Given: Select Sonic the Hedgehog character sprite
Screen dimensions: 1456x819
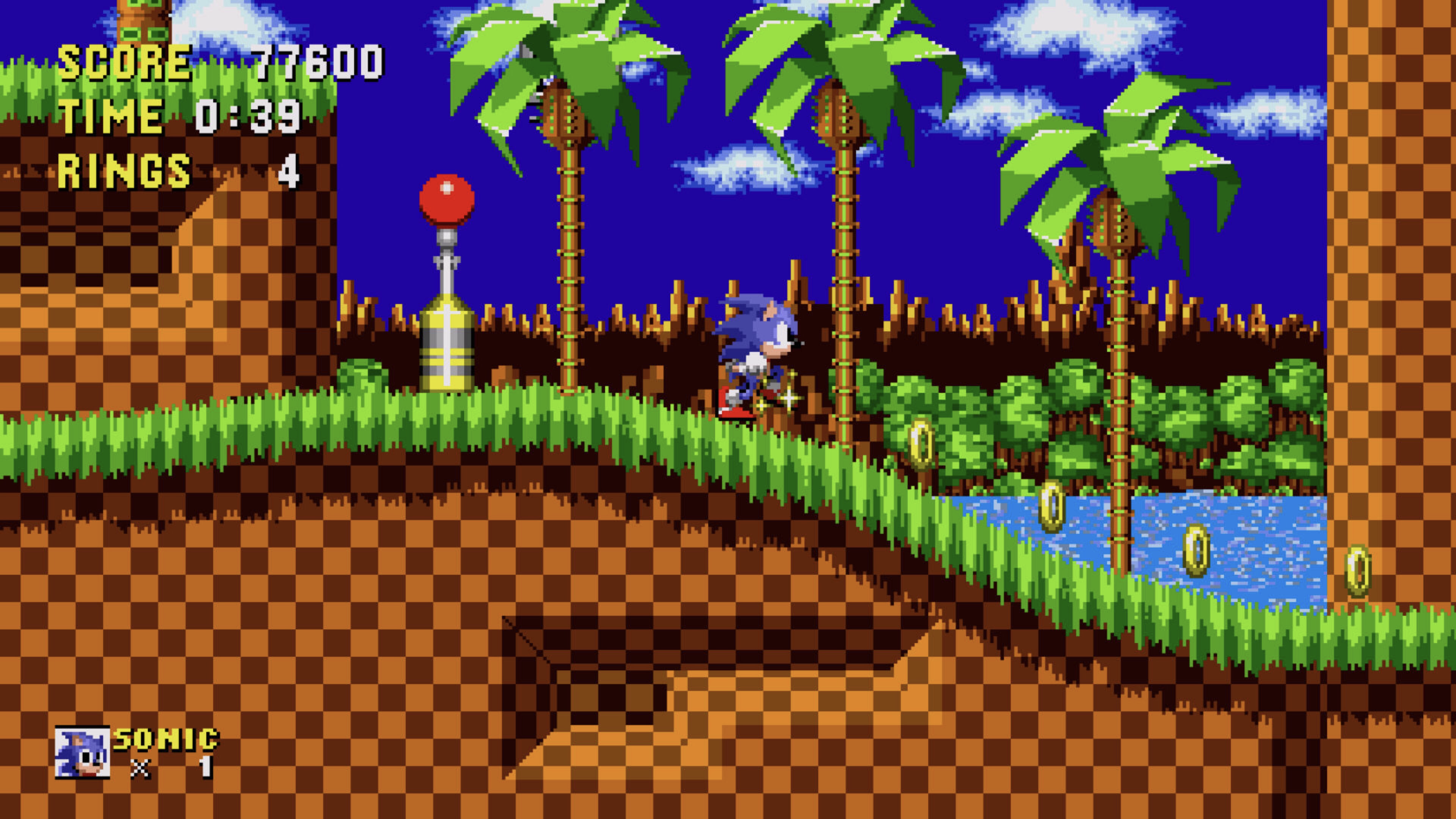Looking at the screenshot, I should pyautogui.click(x=758, y=350).
